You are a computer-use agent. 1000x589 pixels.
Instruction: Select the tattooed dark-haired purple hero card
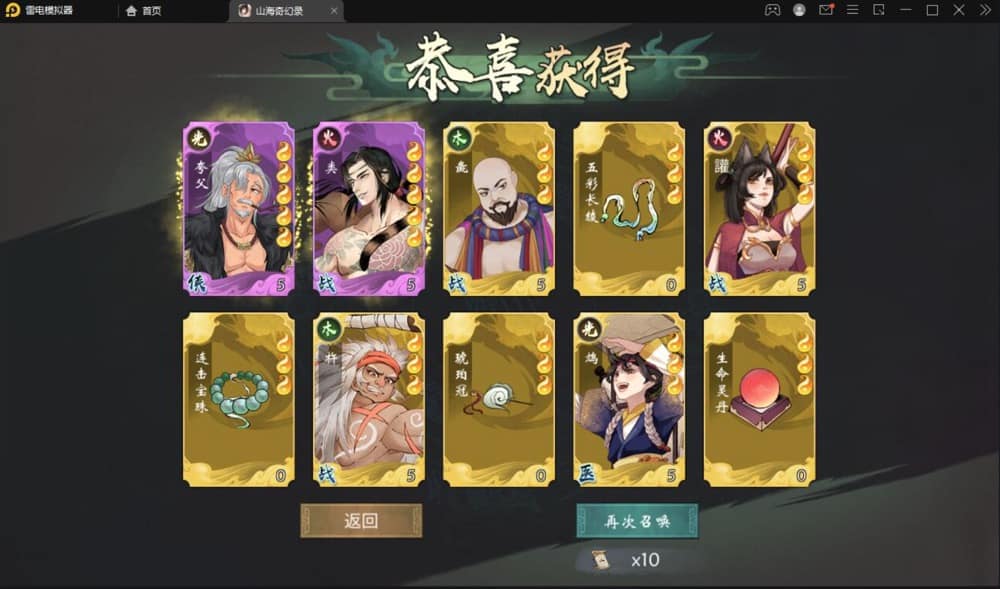[369, 209]
